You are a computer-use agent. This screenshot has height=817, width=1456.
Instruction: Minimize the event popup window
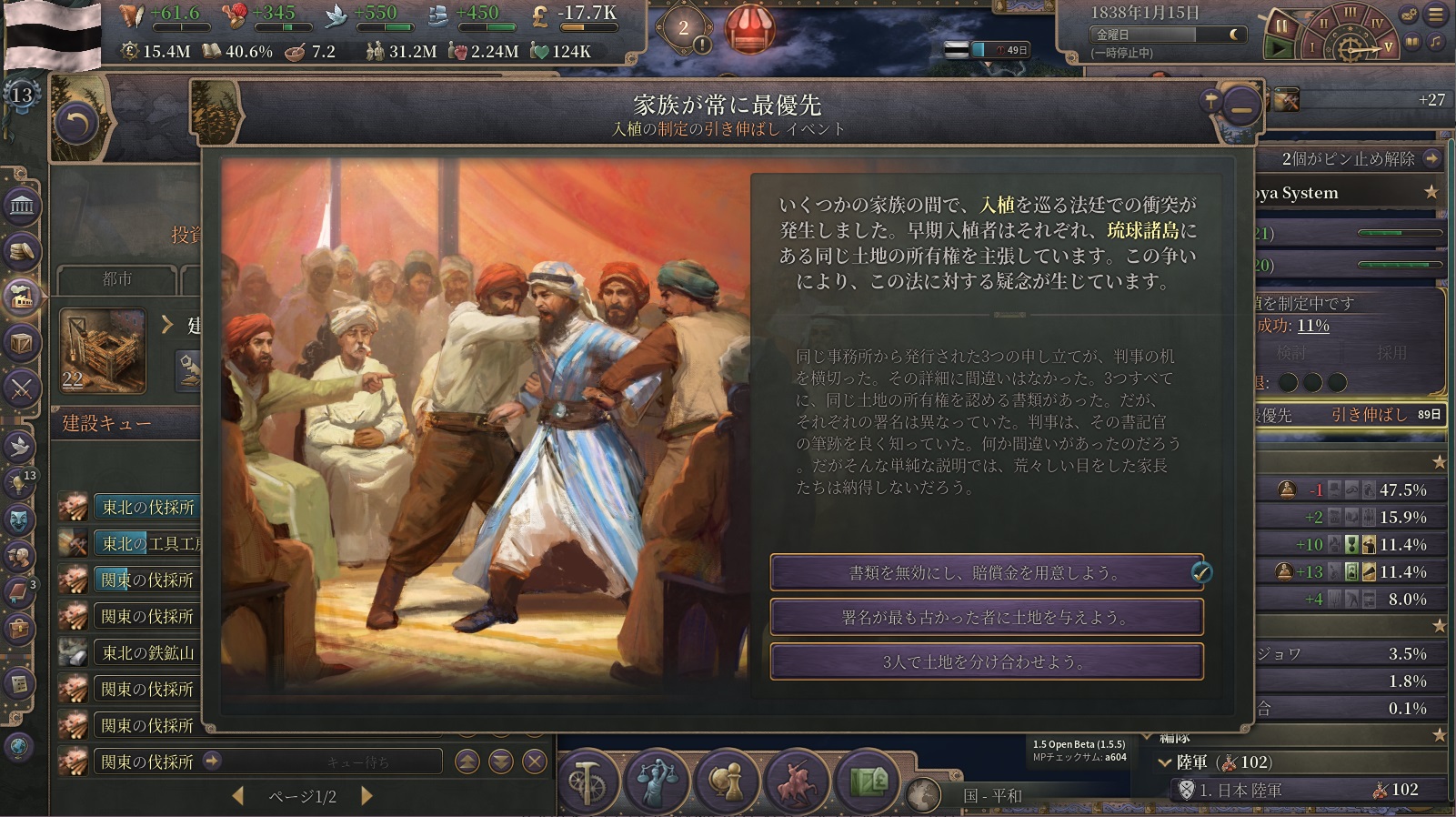[1240, 108]
